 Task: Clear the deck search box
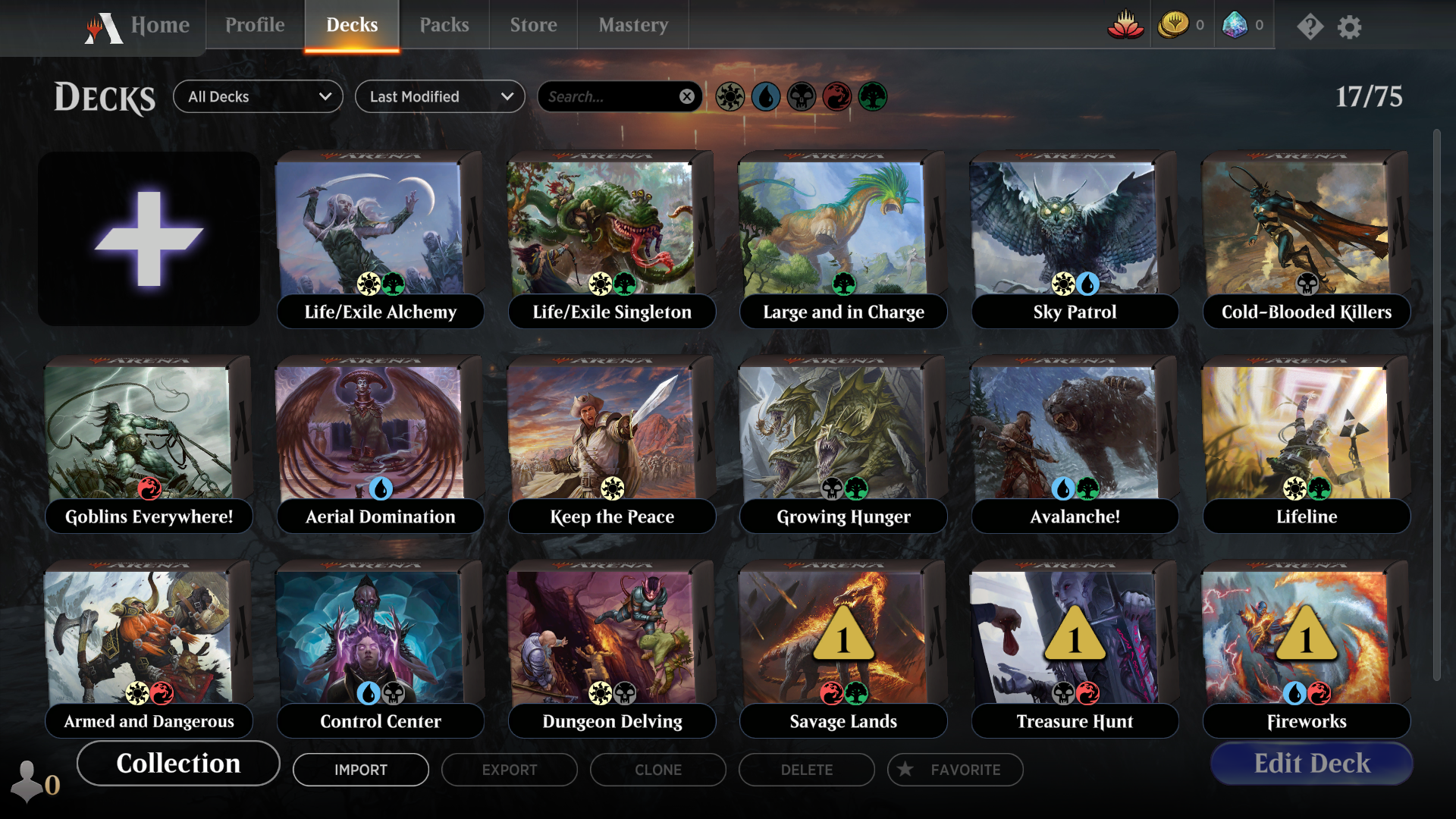coord(686,97)
